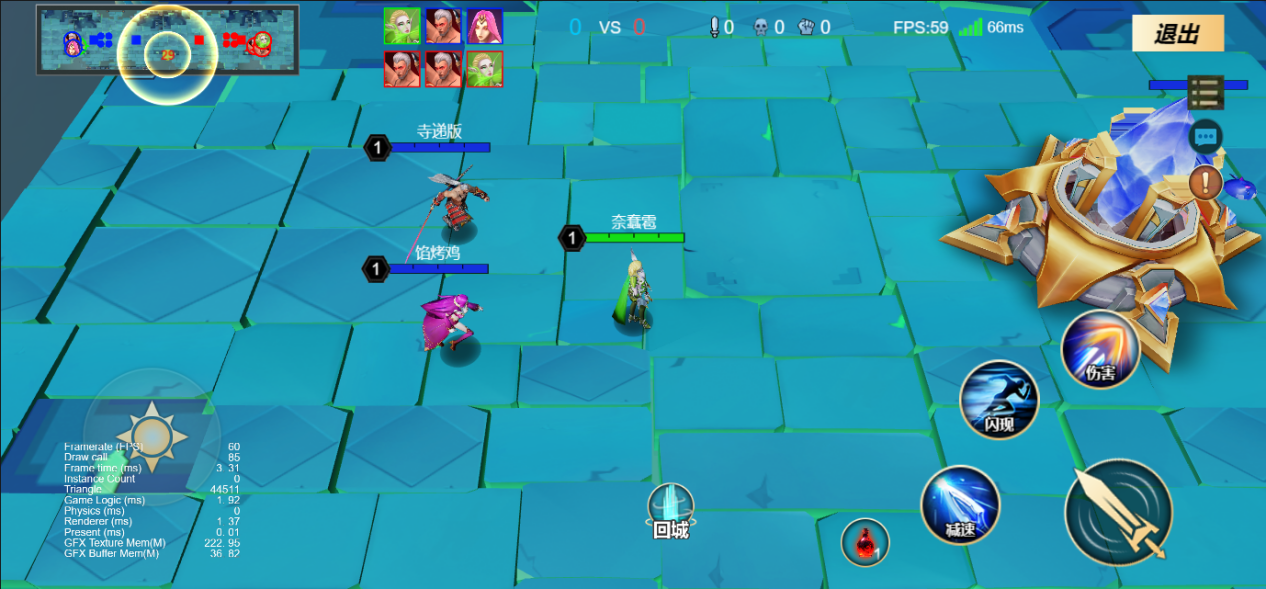This screenshot has height=589, width=1266.
Task: Hit the sword basic attack button
Action: [x=1118, y=514]
